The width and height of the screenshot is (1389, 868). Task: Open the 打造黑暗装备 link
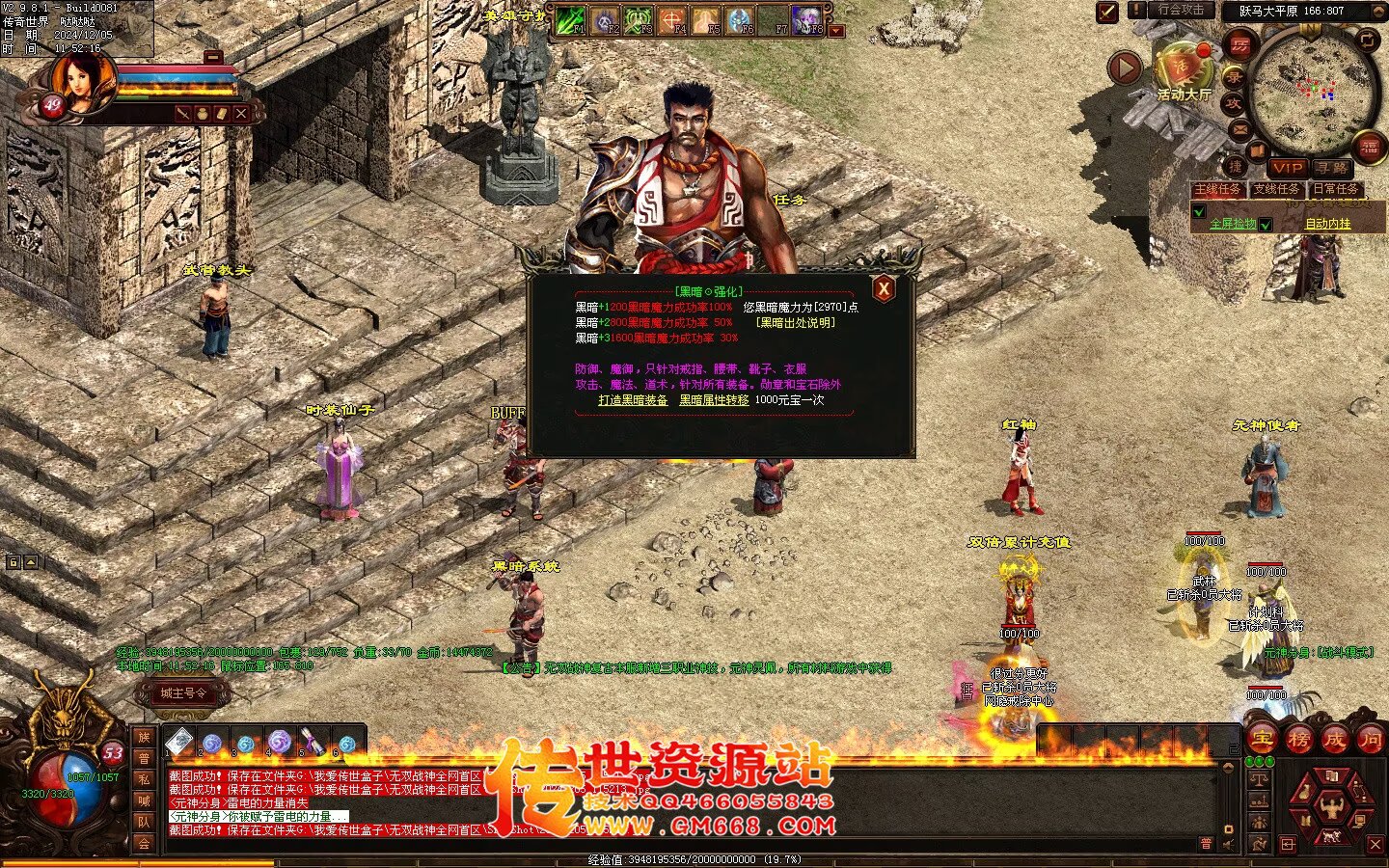point(633,400)
